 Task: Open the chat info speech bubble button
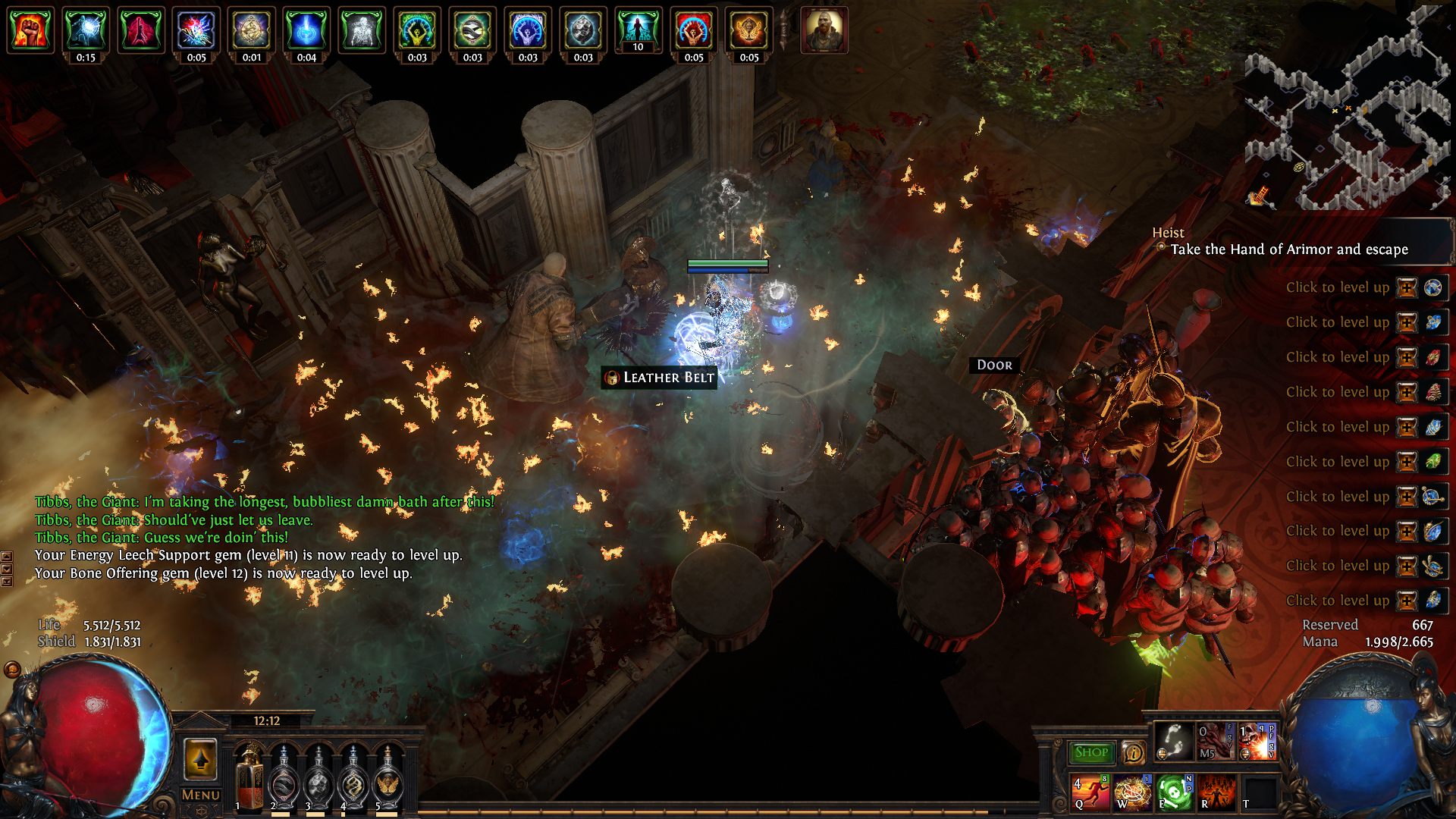click(1133, 752)
